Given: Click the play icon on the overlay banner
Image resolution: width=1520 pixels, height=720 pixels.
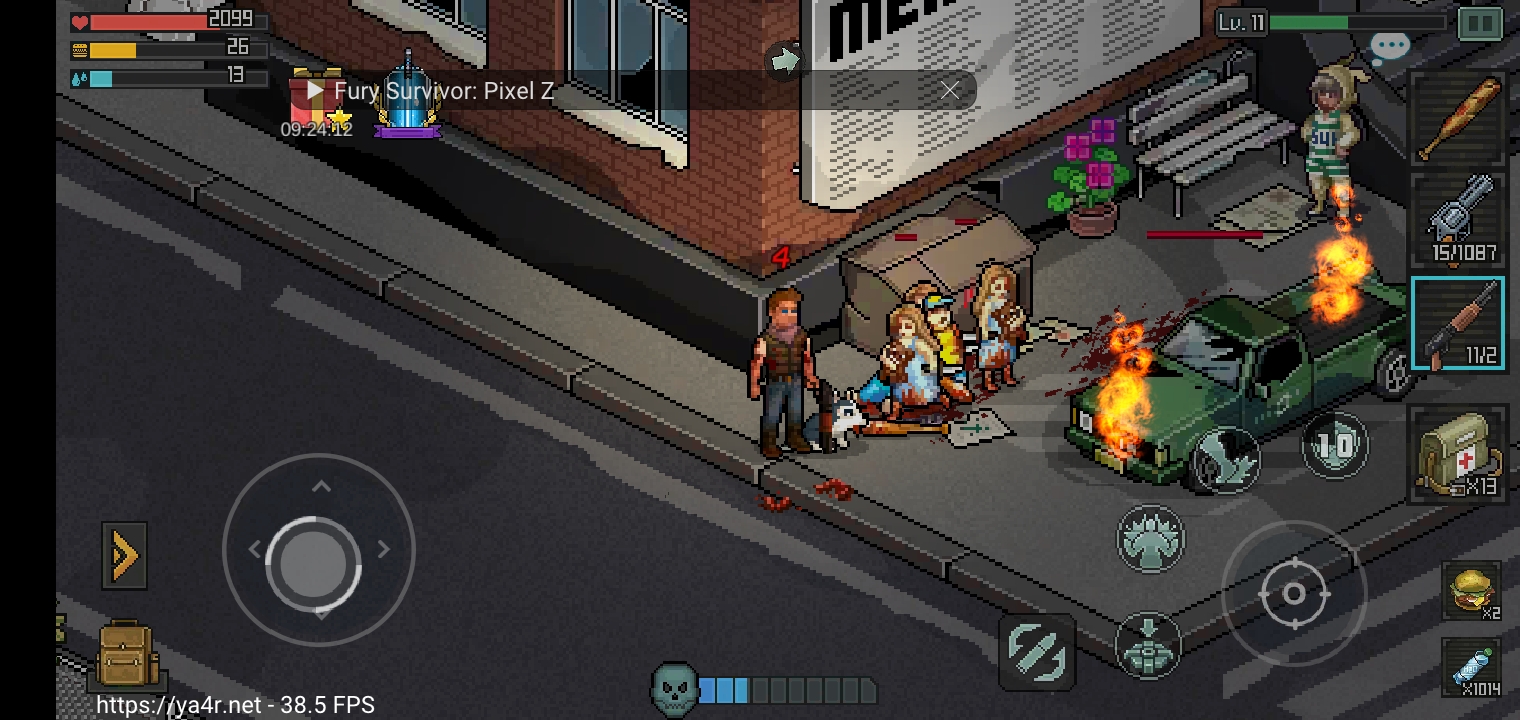Looking at the screenshot, I should click(x=315, y=91).
